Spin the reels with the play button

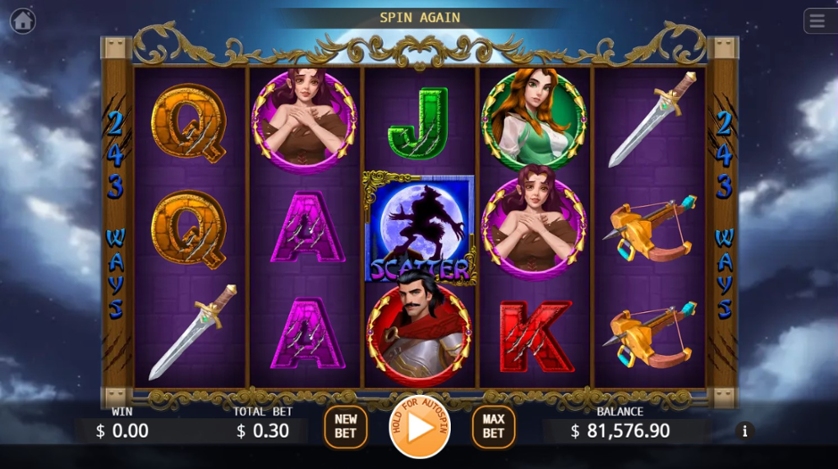pyautogui.click(x=419, y=427)
